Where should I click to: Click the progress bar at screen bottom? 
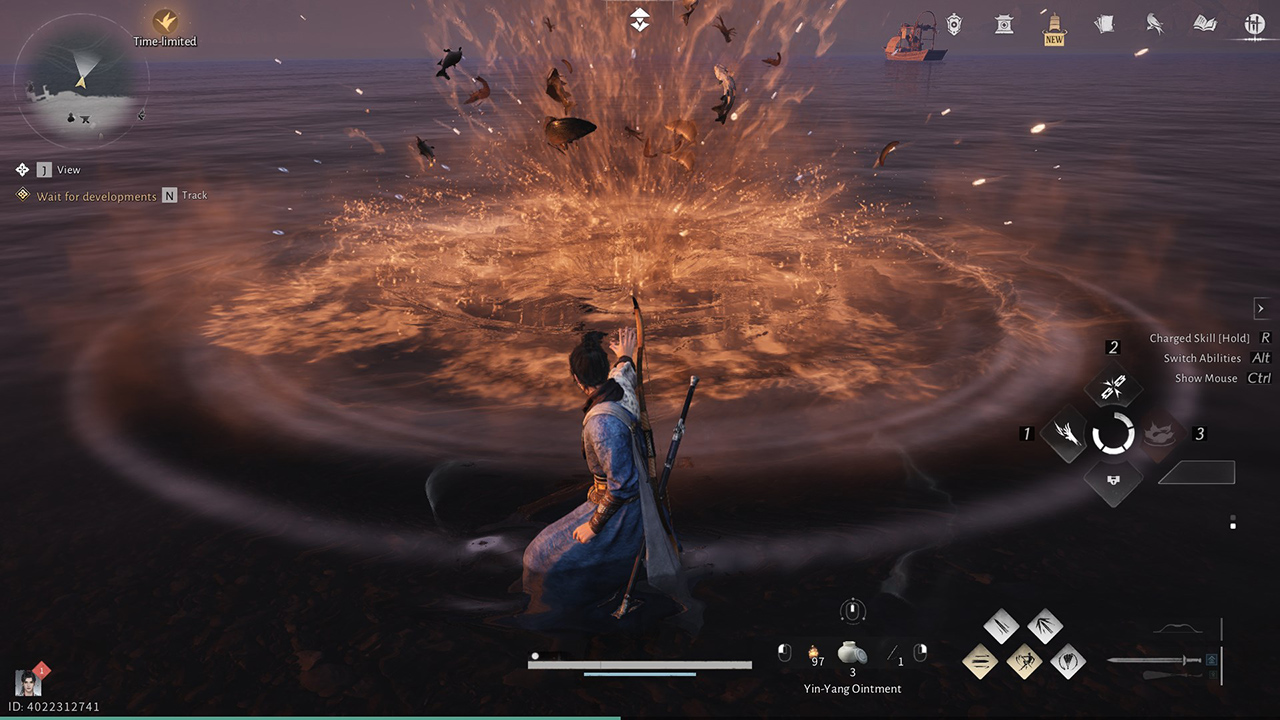point(640,663)
